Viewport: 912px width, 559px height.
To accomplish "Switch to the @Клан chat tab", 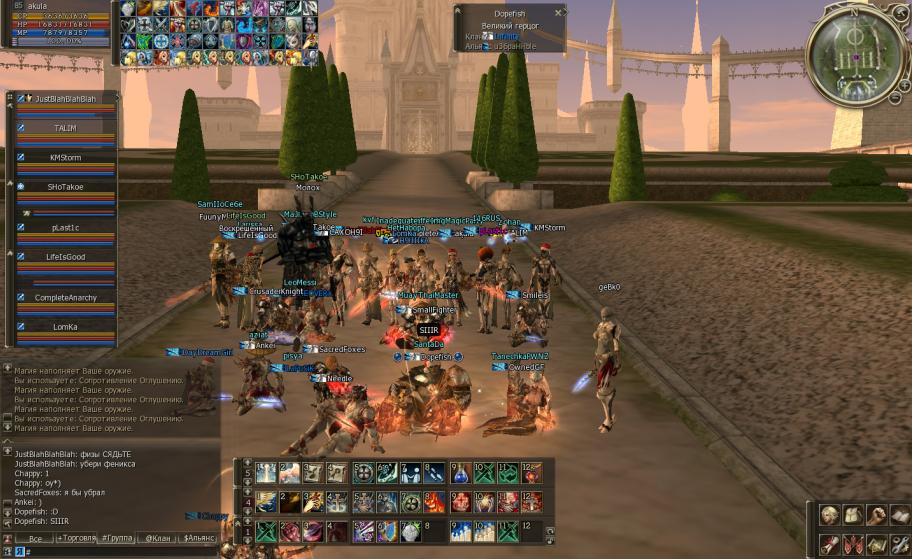I will click(x=157, y=538).
